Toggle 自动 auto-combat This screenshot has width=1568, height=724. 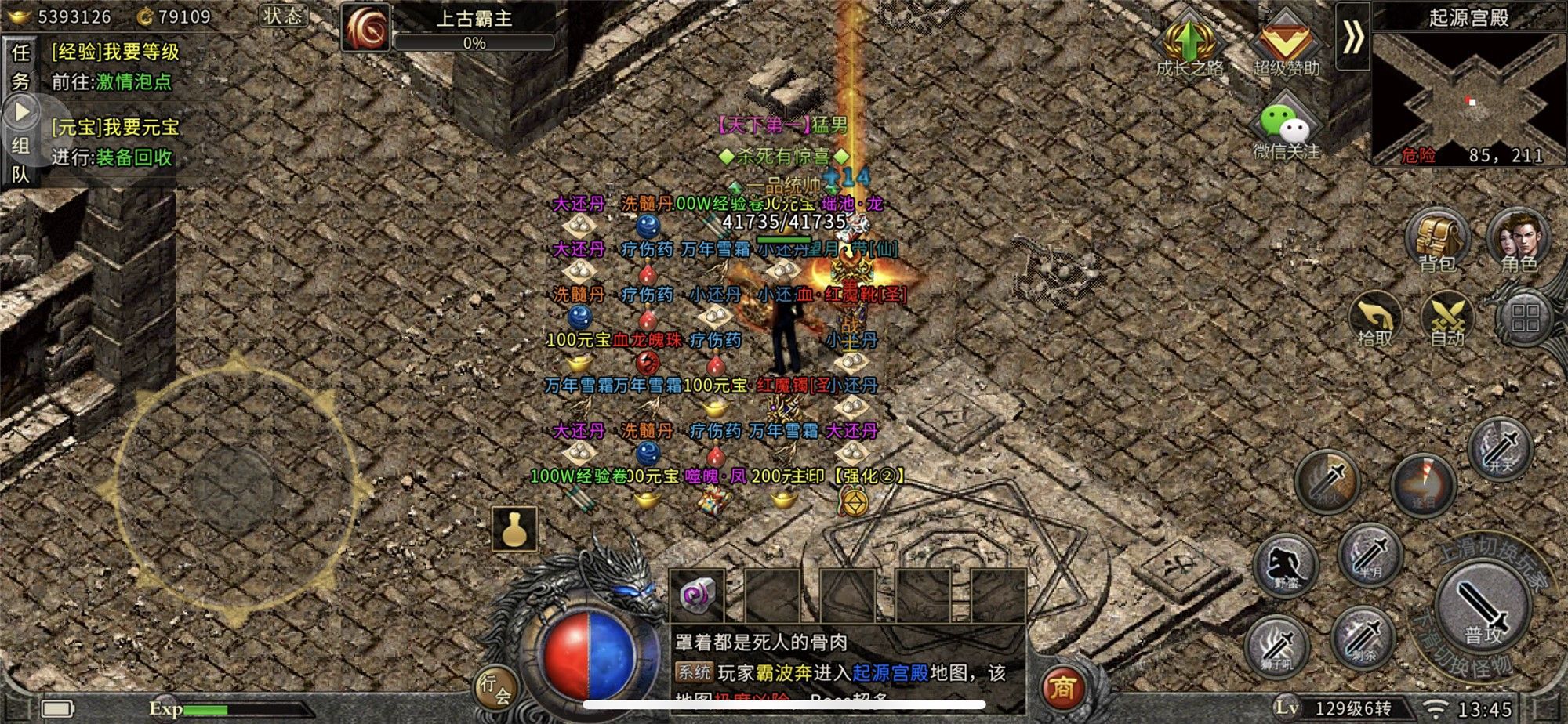[1447, 320]
